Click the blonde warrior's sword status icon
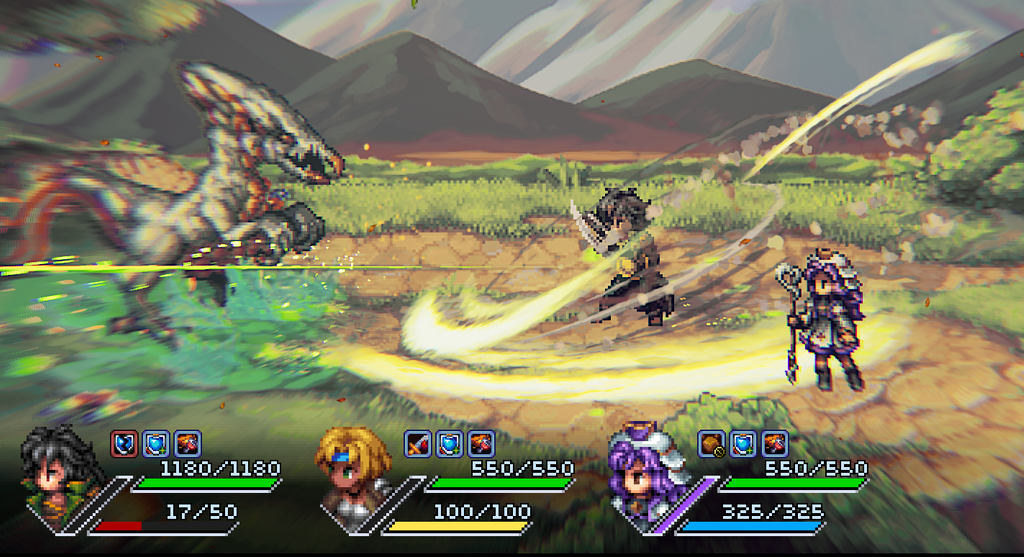The width and height of the screenshot is (1024, 557). pos(417,443)
